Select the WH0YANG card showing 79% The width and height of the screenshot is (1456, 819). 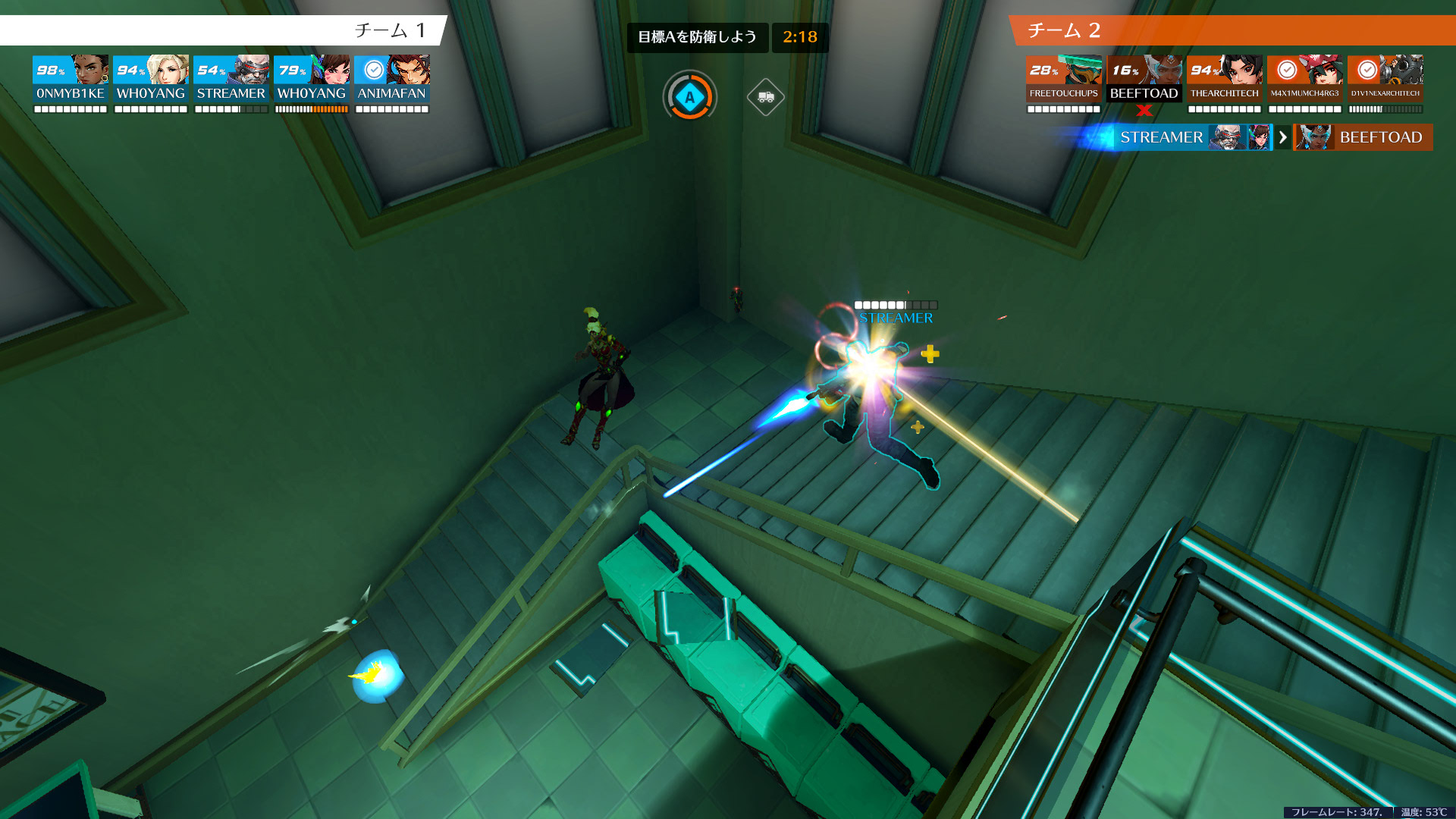(312, 83)
